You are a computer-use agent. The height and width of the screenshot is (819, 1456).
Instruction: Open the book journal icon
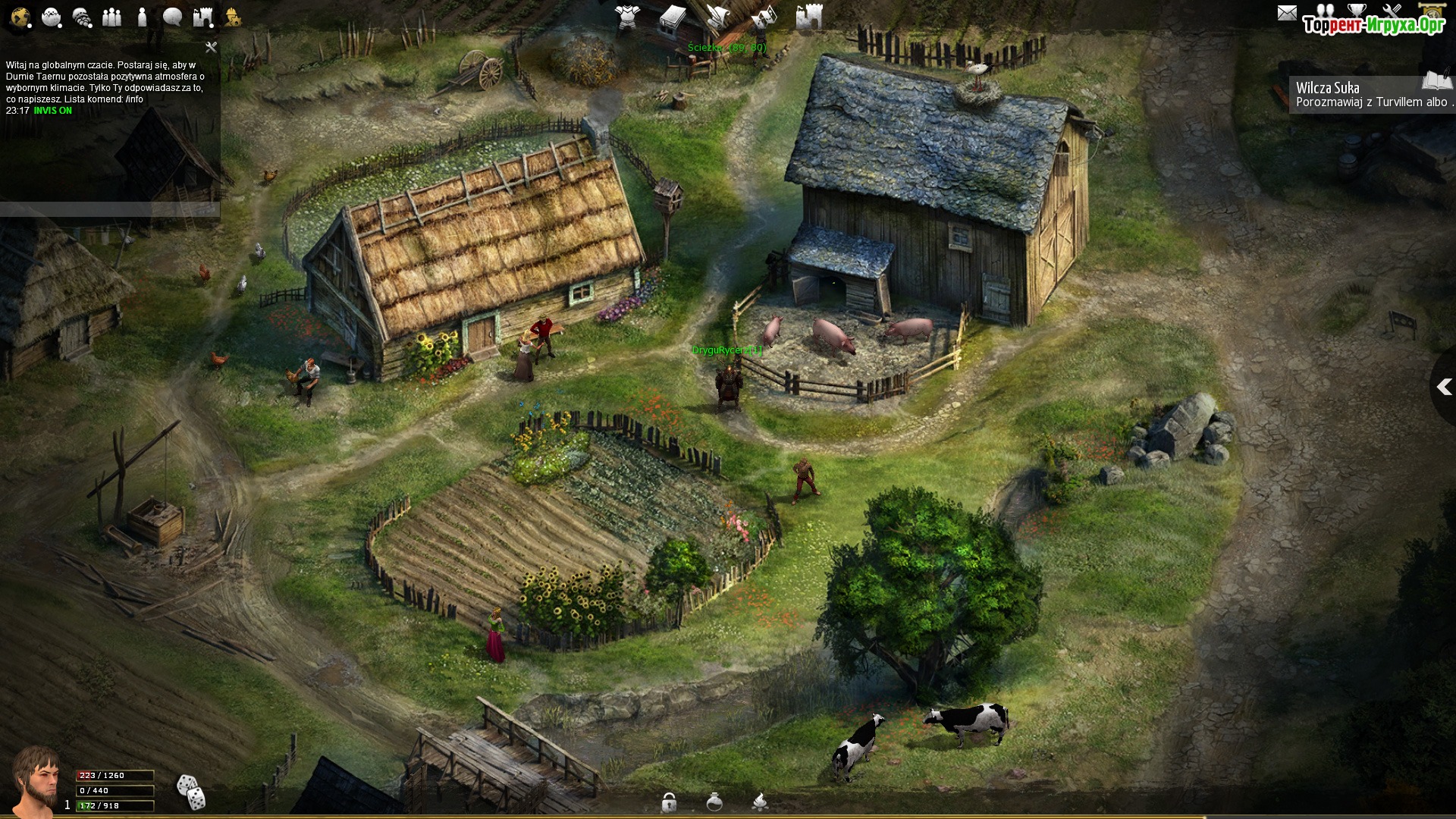point(672,17)
